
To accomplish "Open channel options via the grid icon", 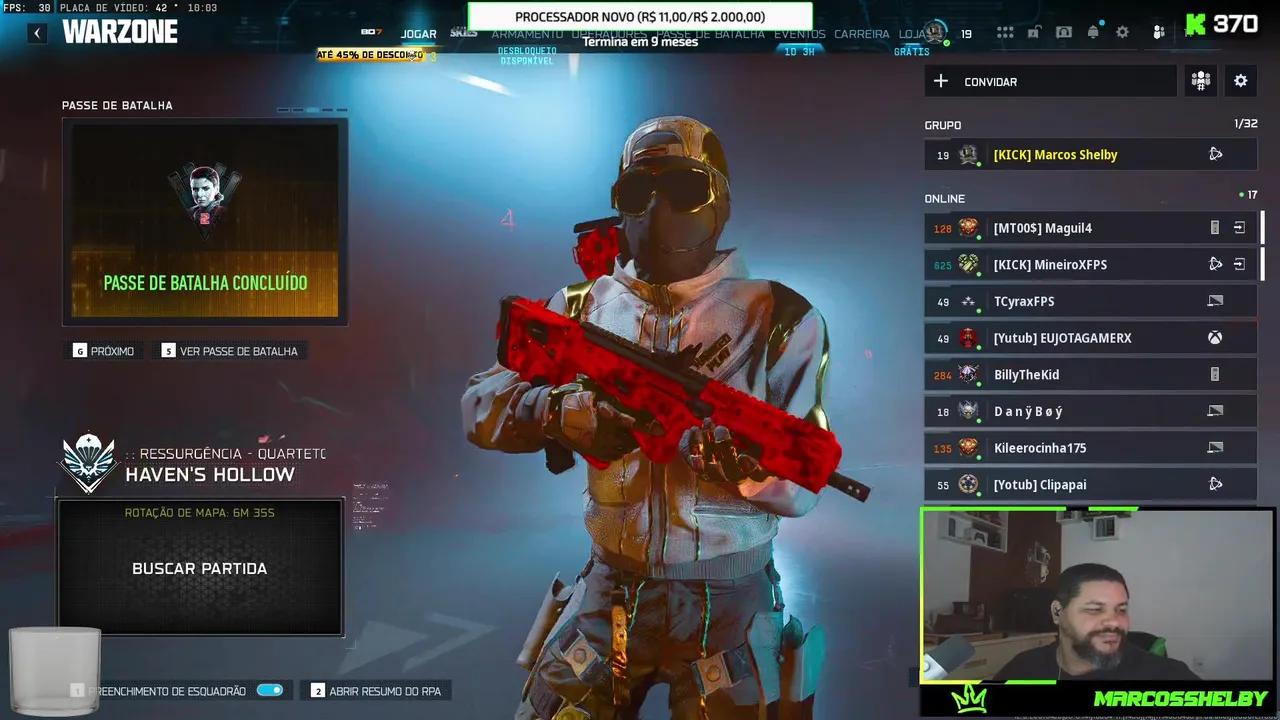I will [x=1005, y=33].
